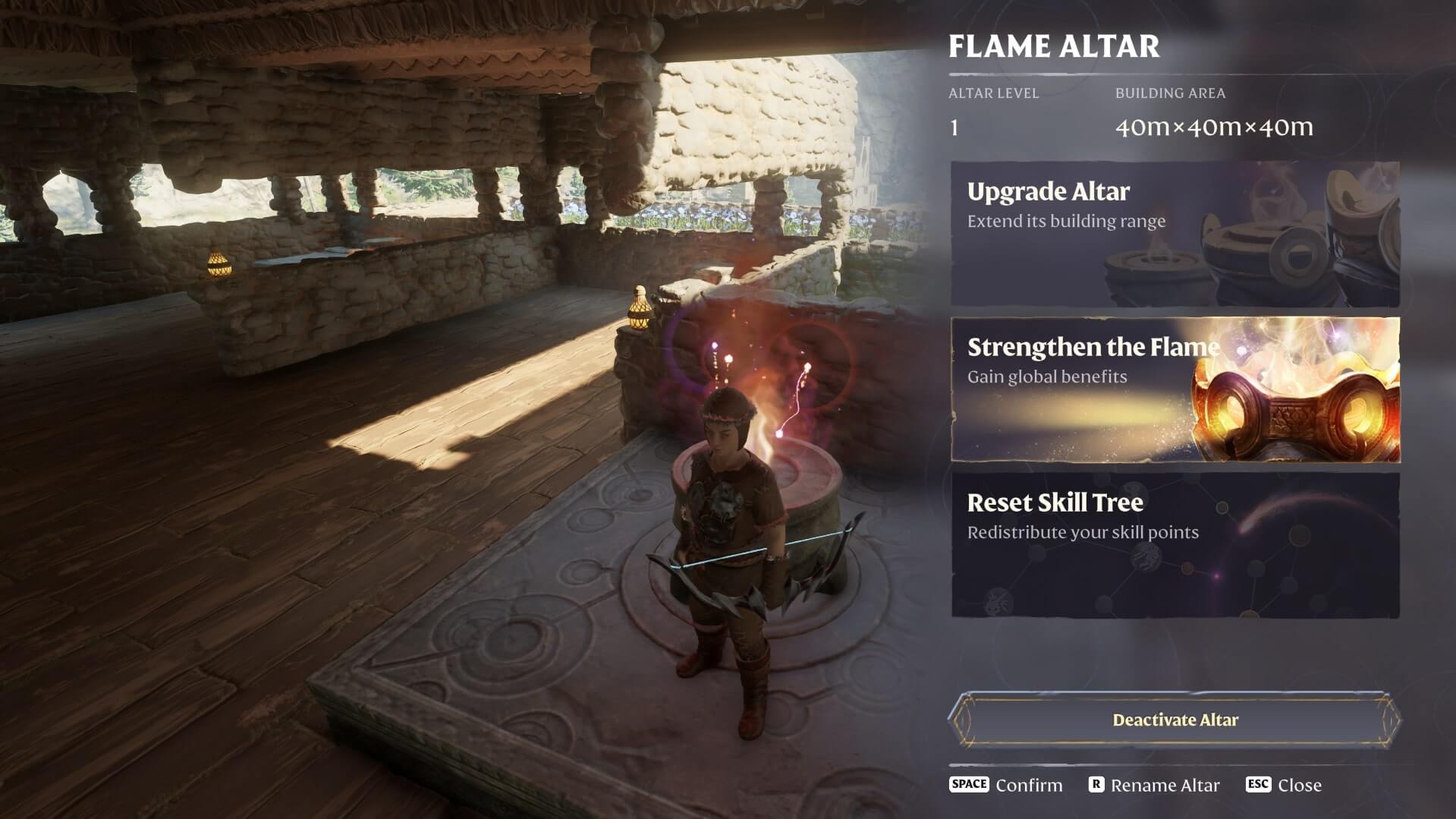Select Strengthen the Flame
1456x819 pixels.
1175,389
